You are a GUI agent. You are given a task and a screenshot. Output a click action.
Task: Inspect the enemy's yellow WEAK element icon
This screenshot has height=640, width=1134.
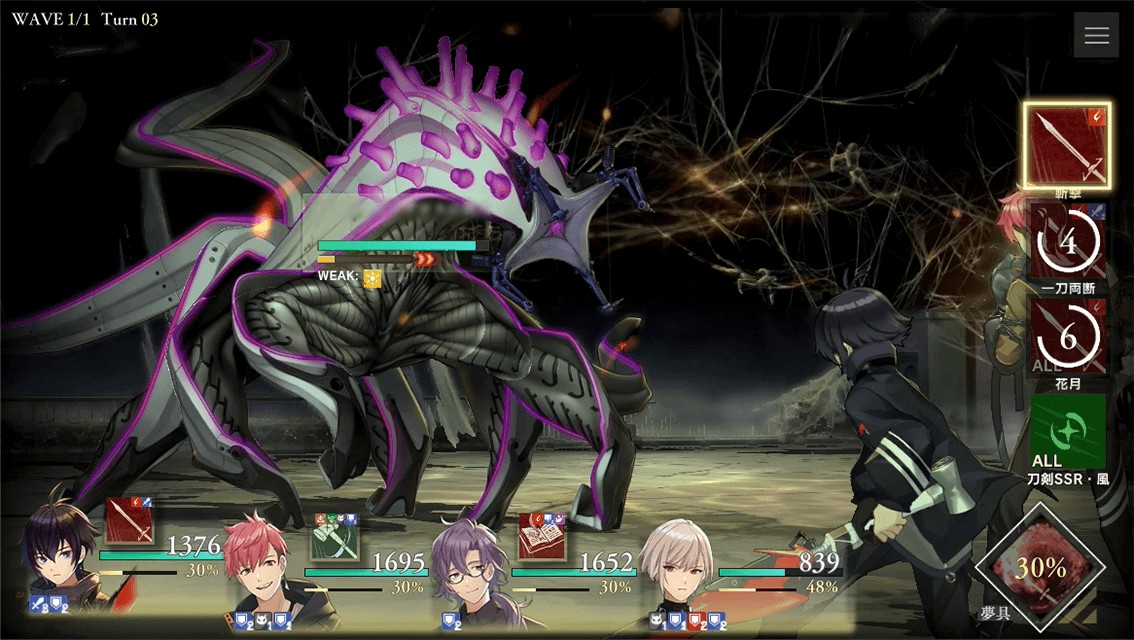tap(372, 278)
